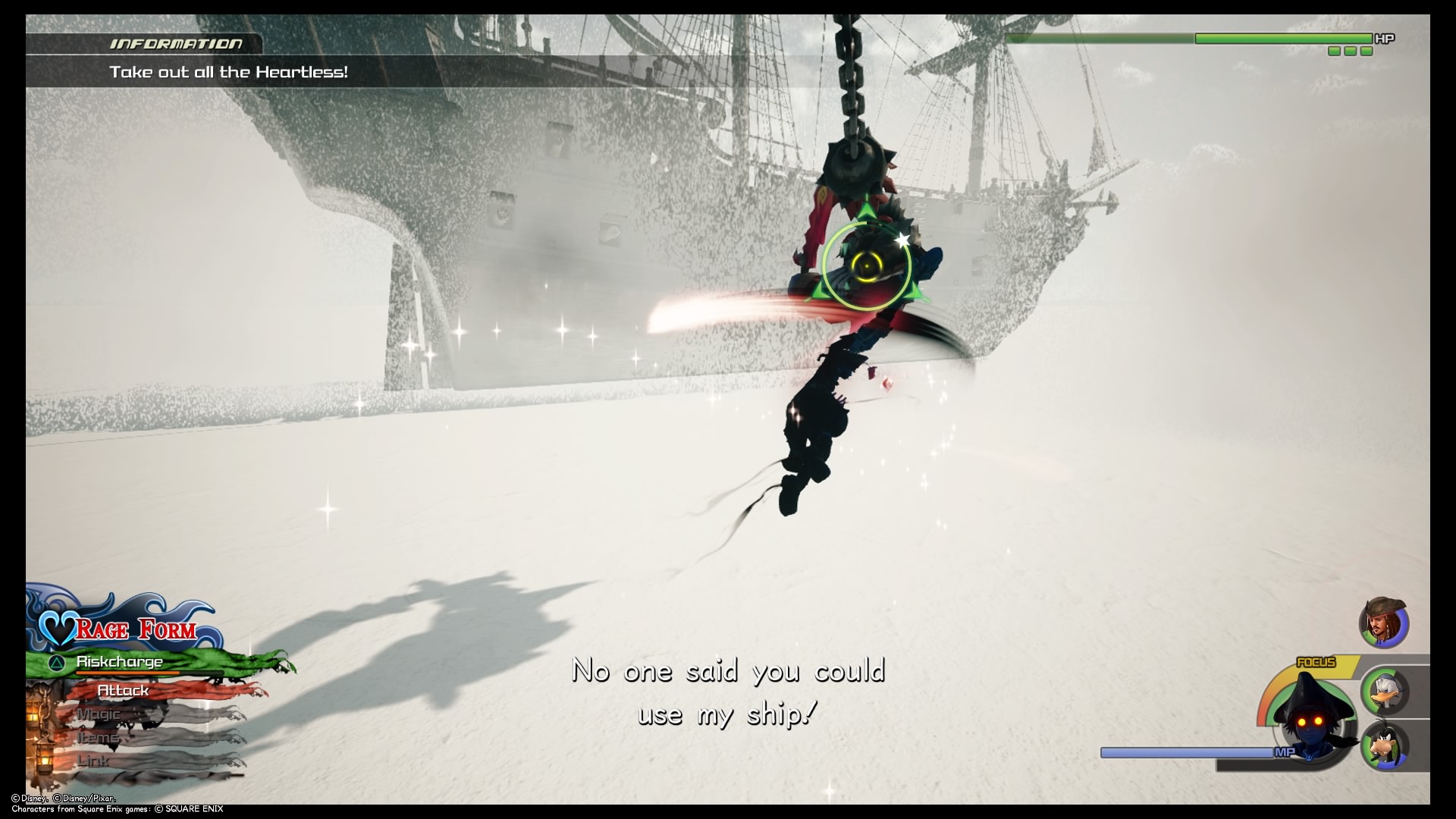Click Goofy's party portrait
The height and width of the screenshot is (819, 1456).
coord(1385,745)
